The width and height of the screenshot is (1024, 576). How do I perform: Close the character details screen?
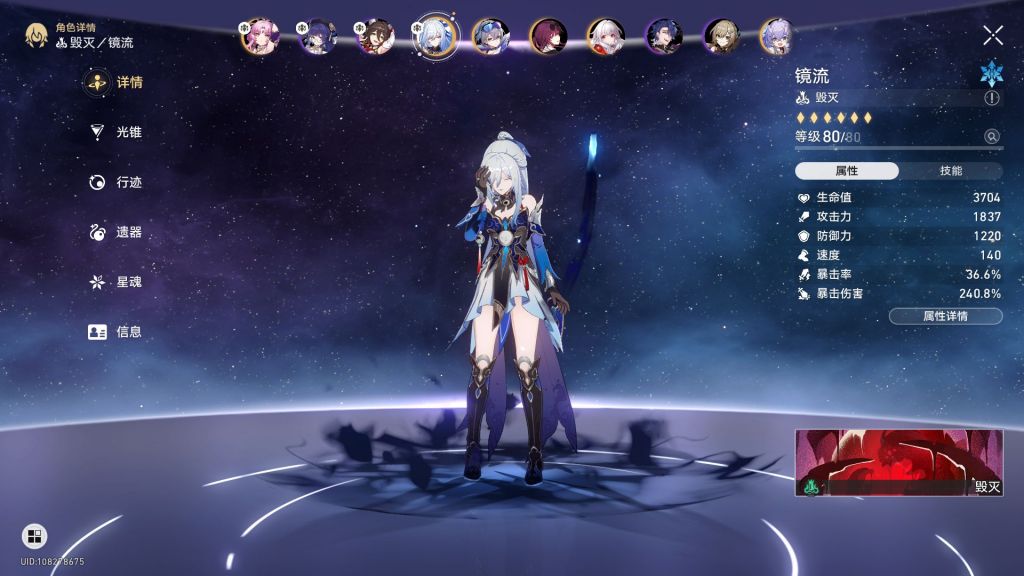(992, 36)
